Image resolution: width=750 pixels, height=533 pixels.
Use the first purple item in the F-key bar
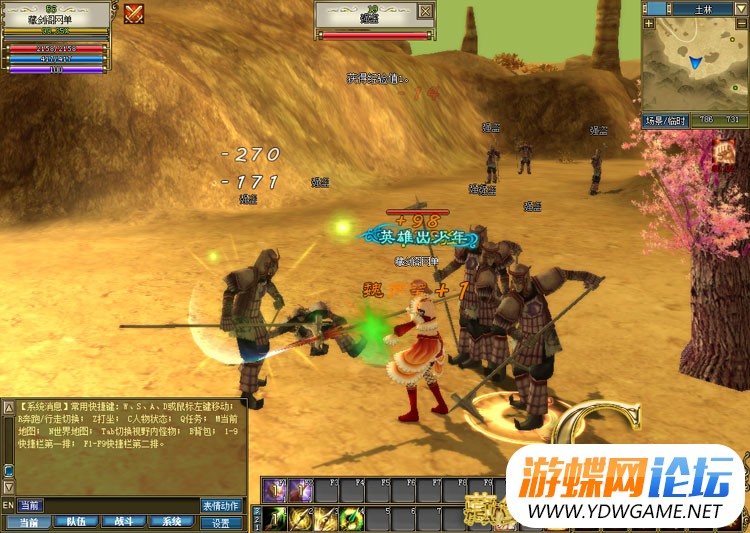click(x=276, y=490)
